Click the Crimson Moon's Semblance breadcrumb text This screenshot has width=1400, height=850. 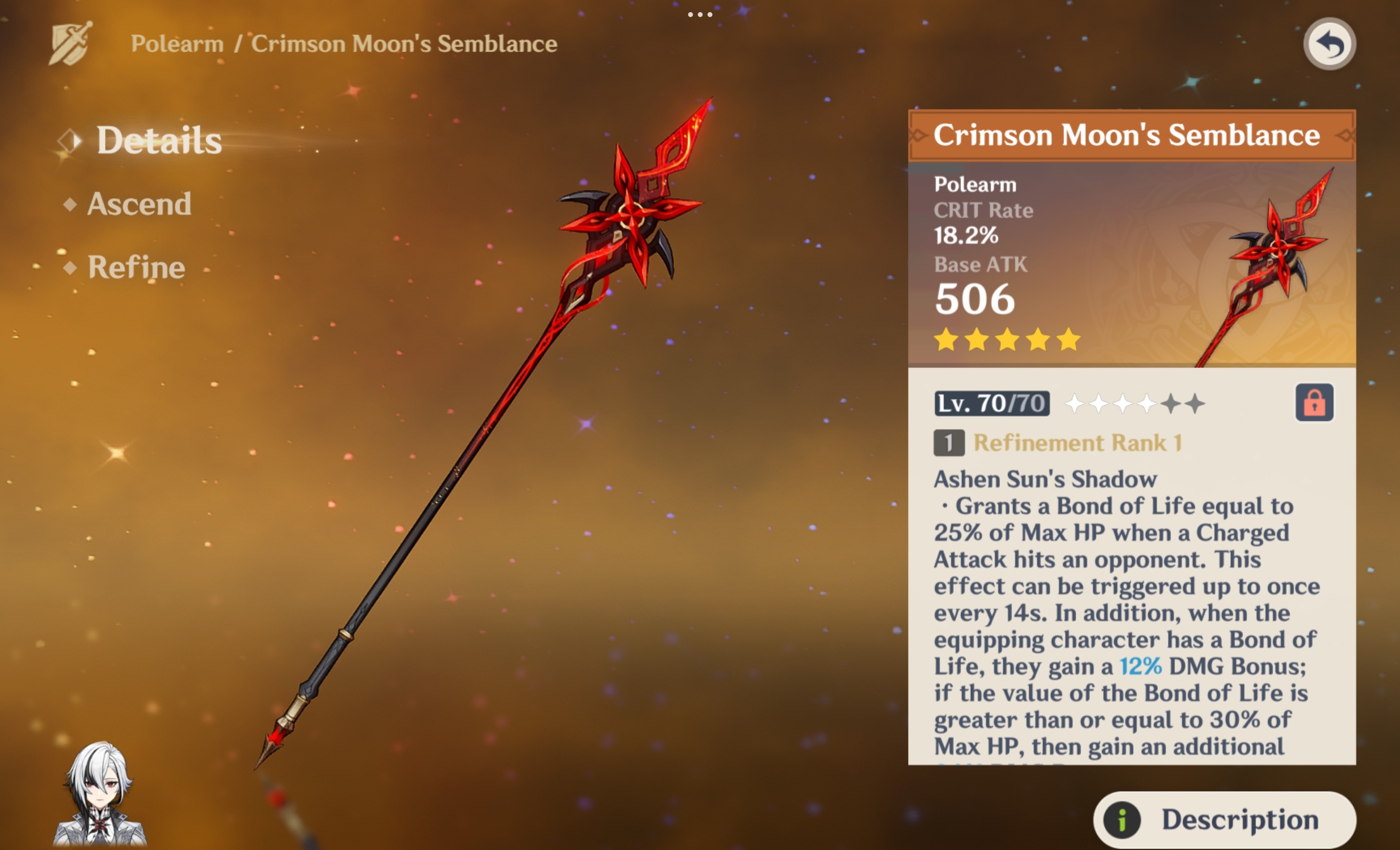(403, 43)
